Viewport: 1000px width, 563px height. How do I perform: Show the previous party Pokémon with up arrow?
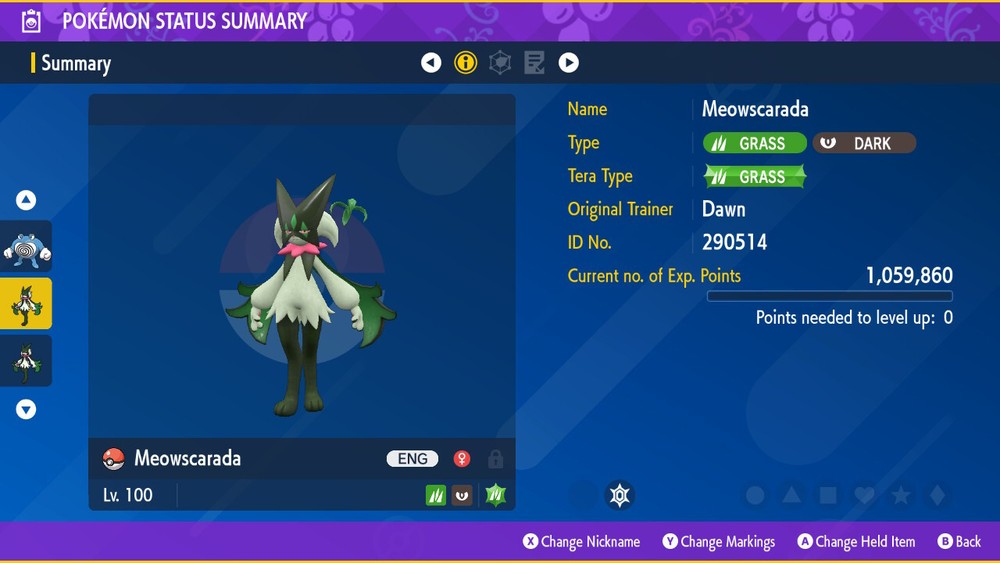pos(26,200)
